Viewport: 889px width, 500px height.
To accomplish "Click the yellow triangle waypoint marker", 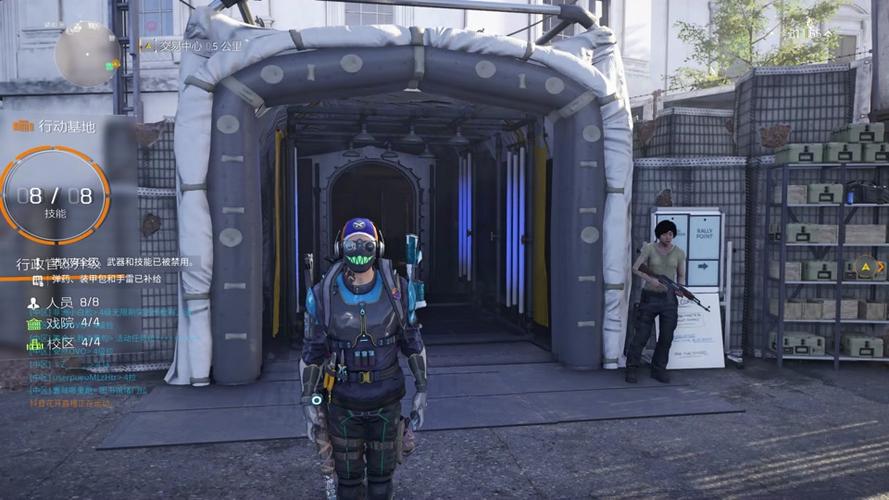I will [x=866, y=267].
